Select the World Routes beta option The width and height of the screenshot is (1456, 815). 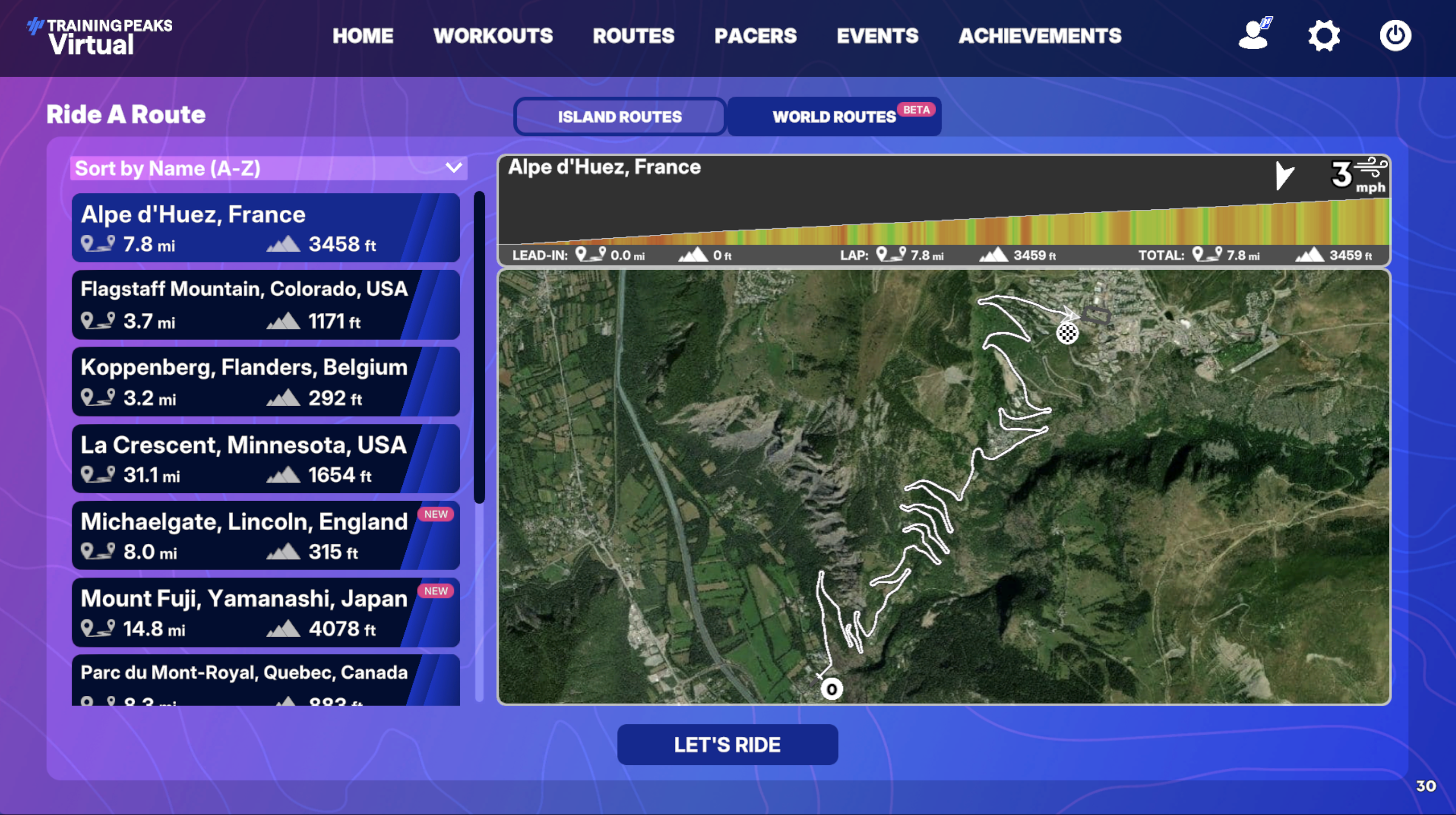(834, 116)
